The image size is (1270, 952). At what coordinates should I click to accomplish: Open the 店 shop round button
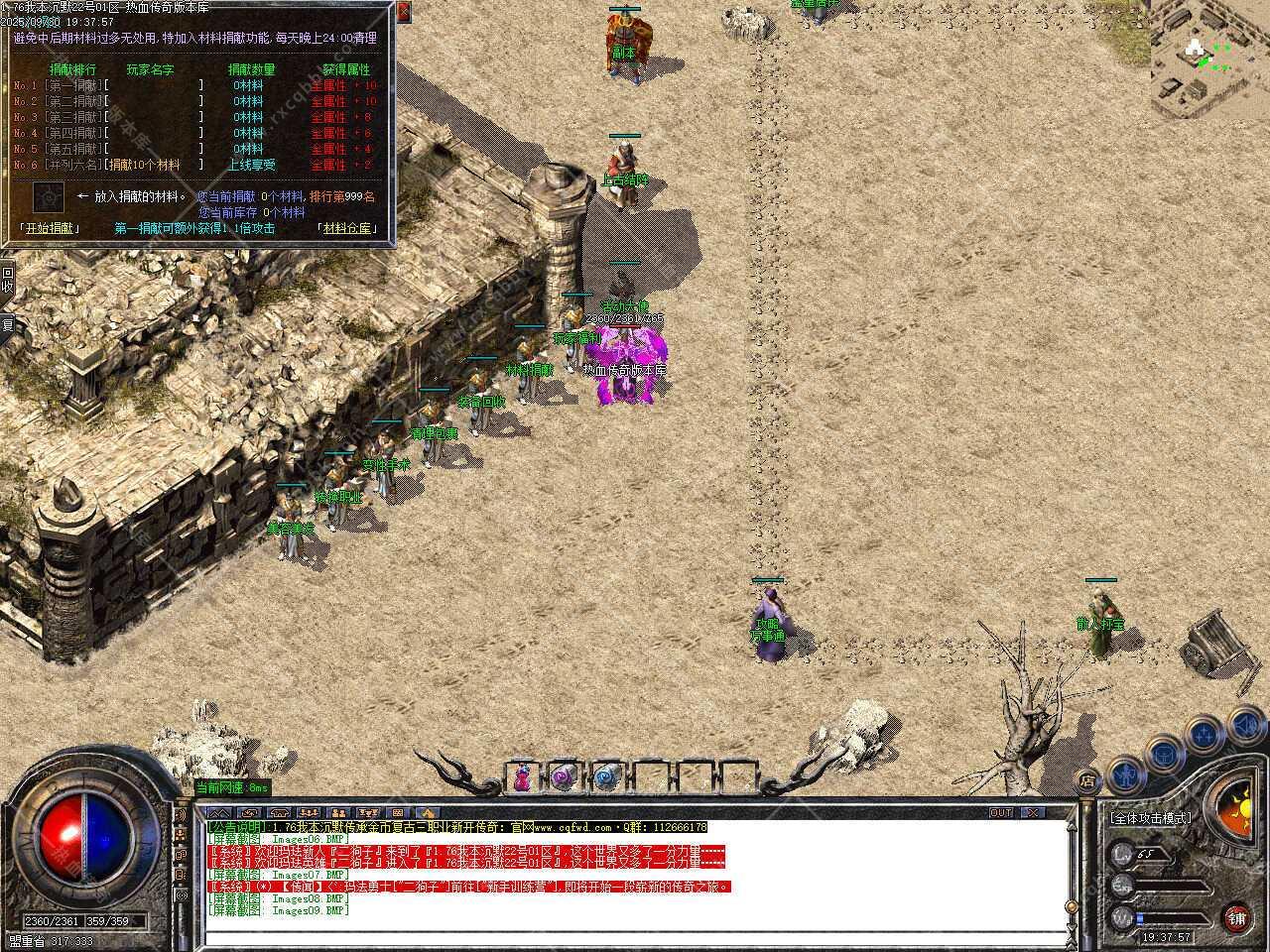(x=1088, y=779)
